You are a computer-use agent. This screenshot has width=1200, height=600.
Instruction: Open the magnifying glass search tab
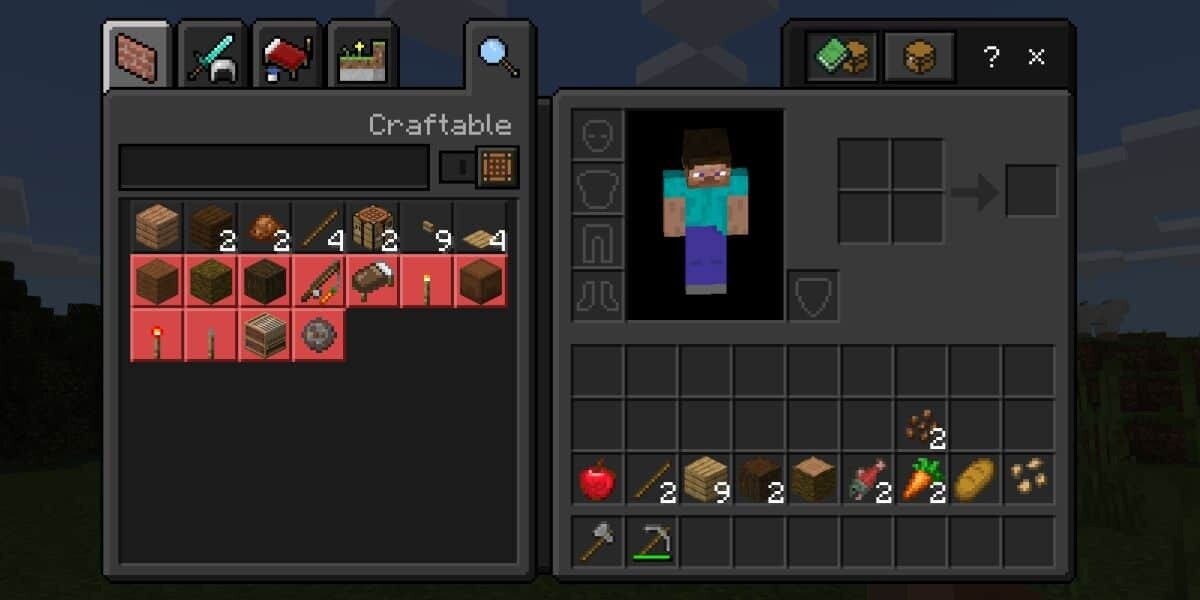click(498, 56)
